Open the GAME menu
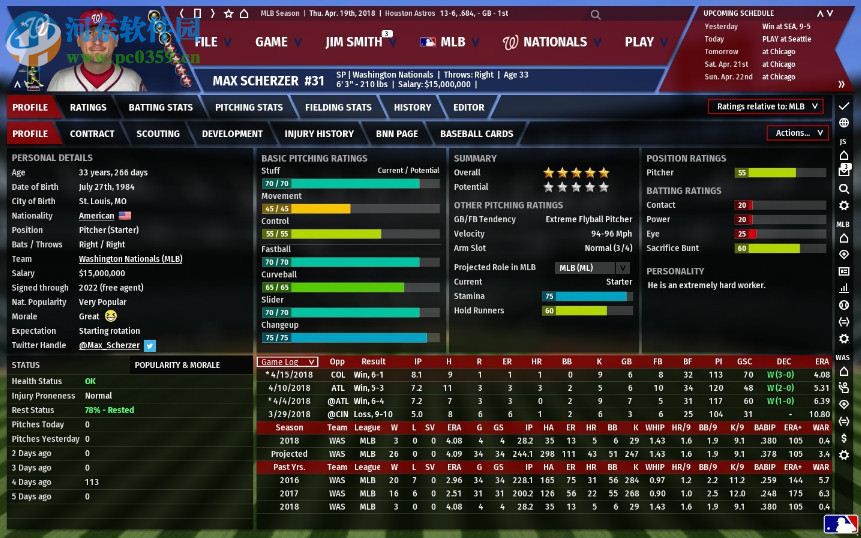861x538 pixels. (271, 42)
